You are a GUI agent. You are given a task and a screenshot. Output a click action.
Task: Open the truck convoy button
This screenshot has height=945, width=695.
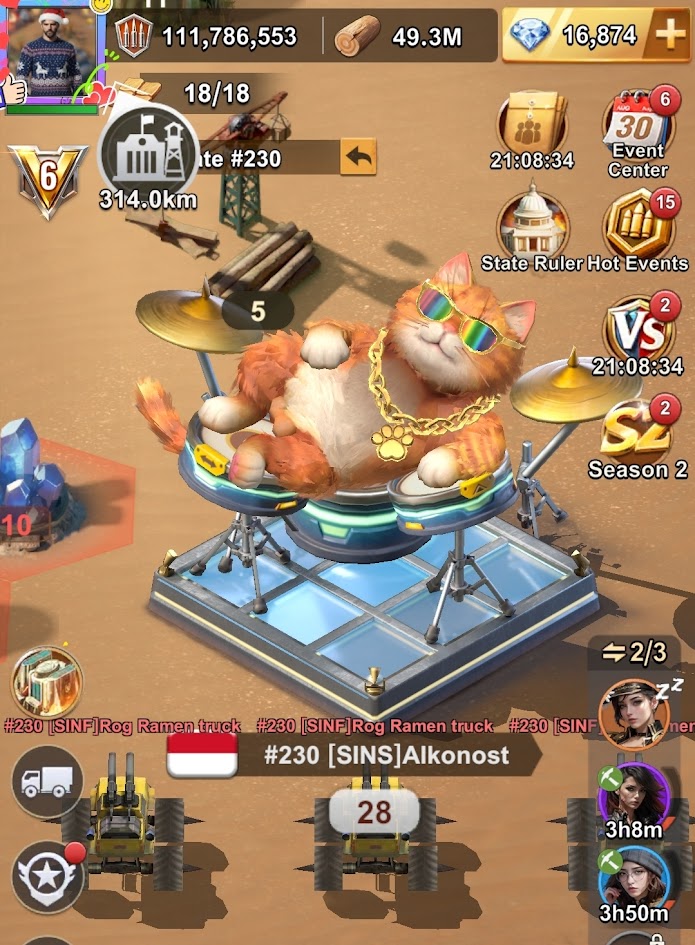tap(46, 782)
